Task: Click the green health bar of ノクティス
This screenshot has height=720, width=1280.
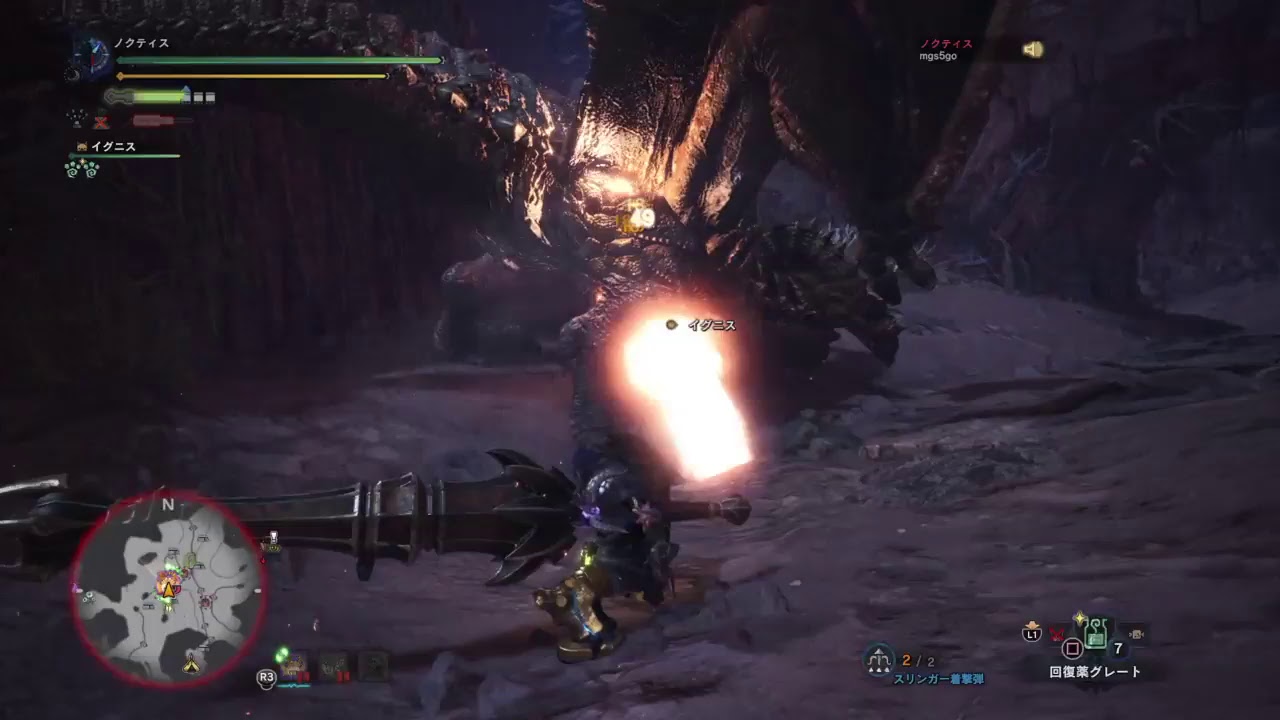Action: 280,59
